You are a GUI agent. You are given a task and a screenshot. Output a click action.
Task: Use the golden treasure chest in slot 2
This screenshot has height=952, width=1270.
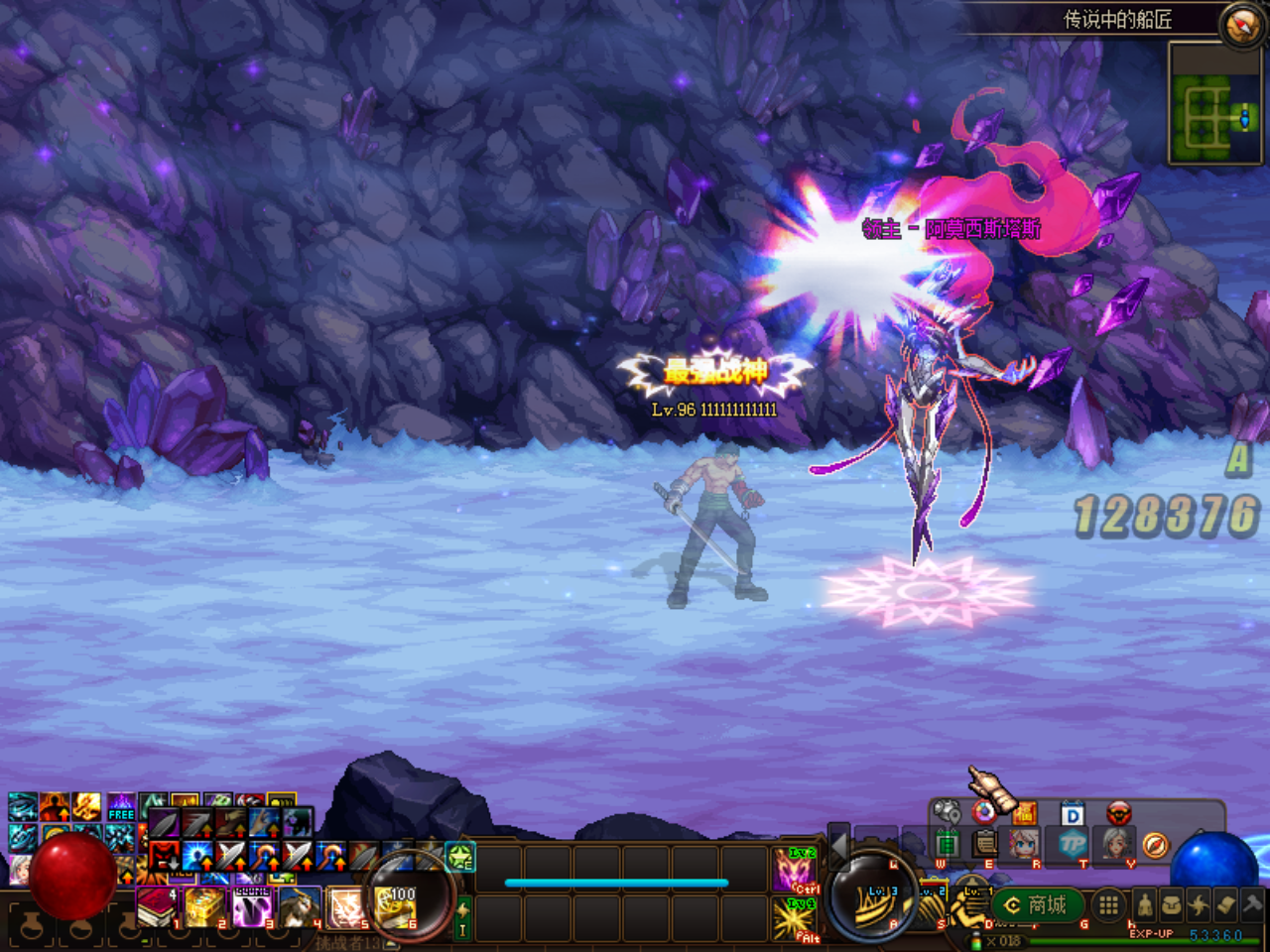[x=204, y=906]
